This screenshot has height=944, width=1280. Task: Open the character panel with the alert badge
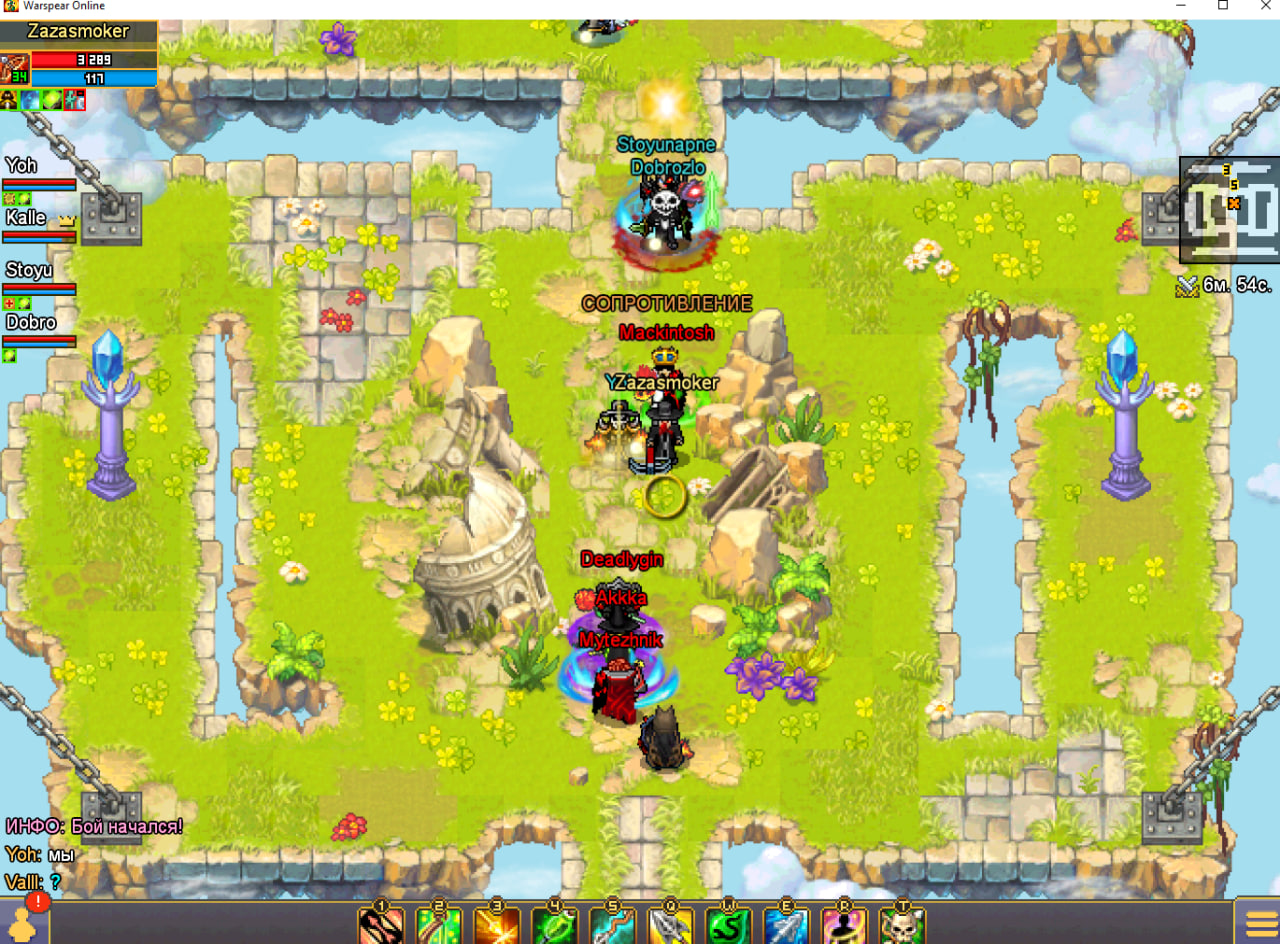point(24,920)
